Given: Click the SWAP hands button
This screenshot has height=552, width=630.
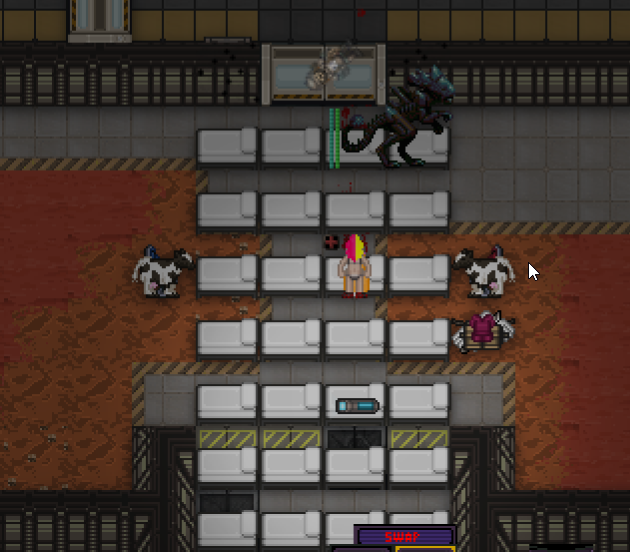Looking at the screenshot, I should [405, 537].
